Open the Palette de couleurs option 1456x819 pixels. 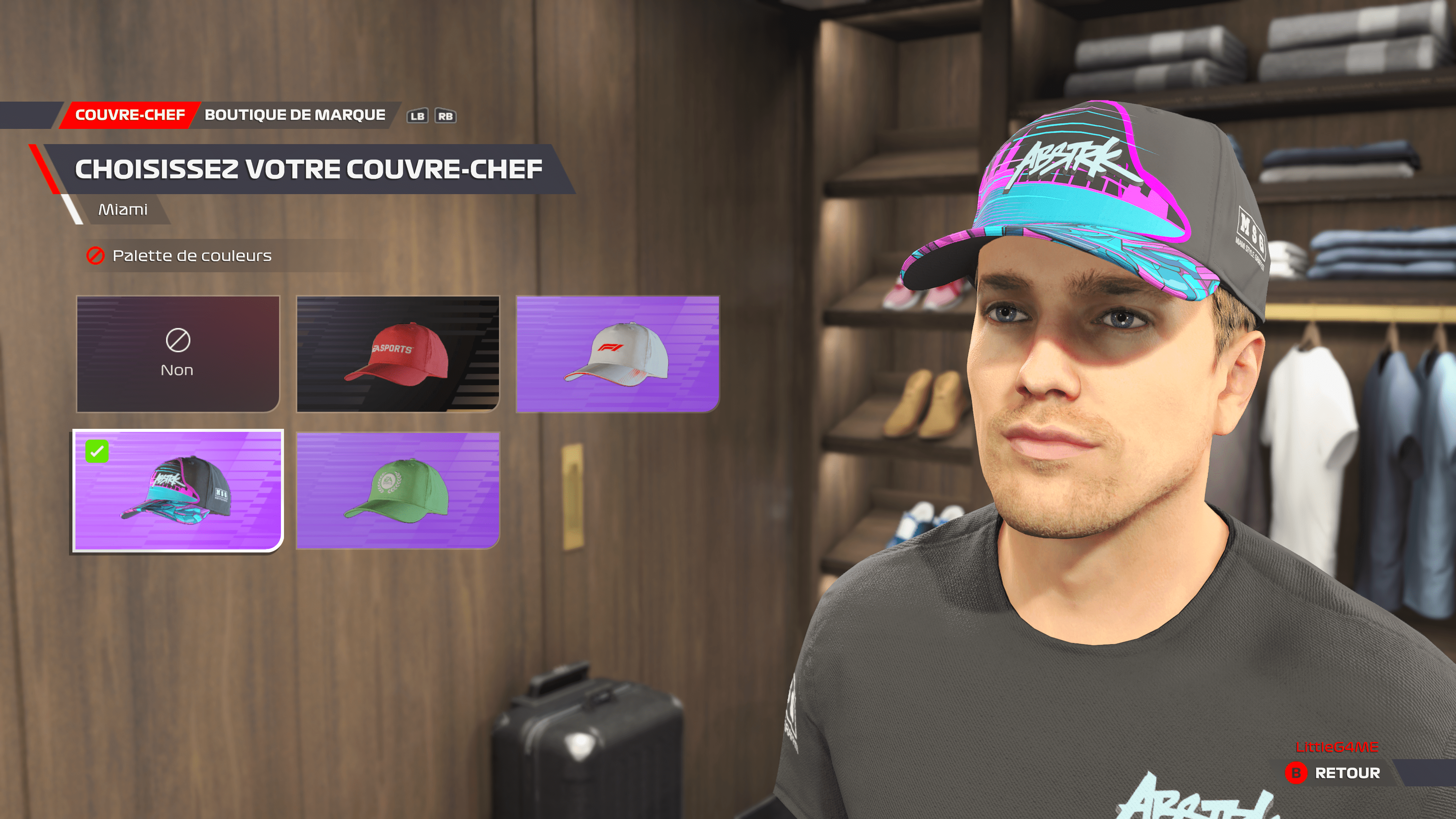tap(191, 256)
